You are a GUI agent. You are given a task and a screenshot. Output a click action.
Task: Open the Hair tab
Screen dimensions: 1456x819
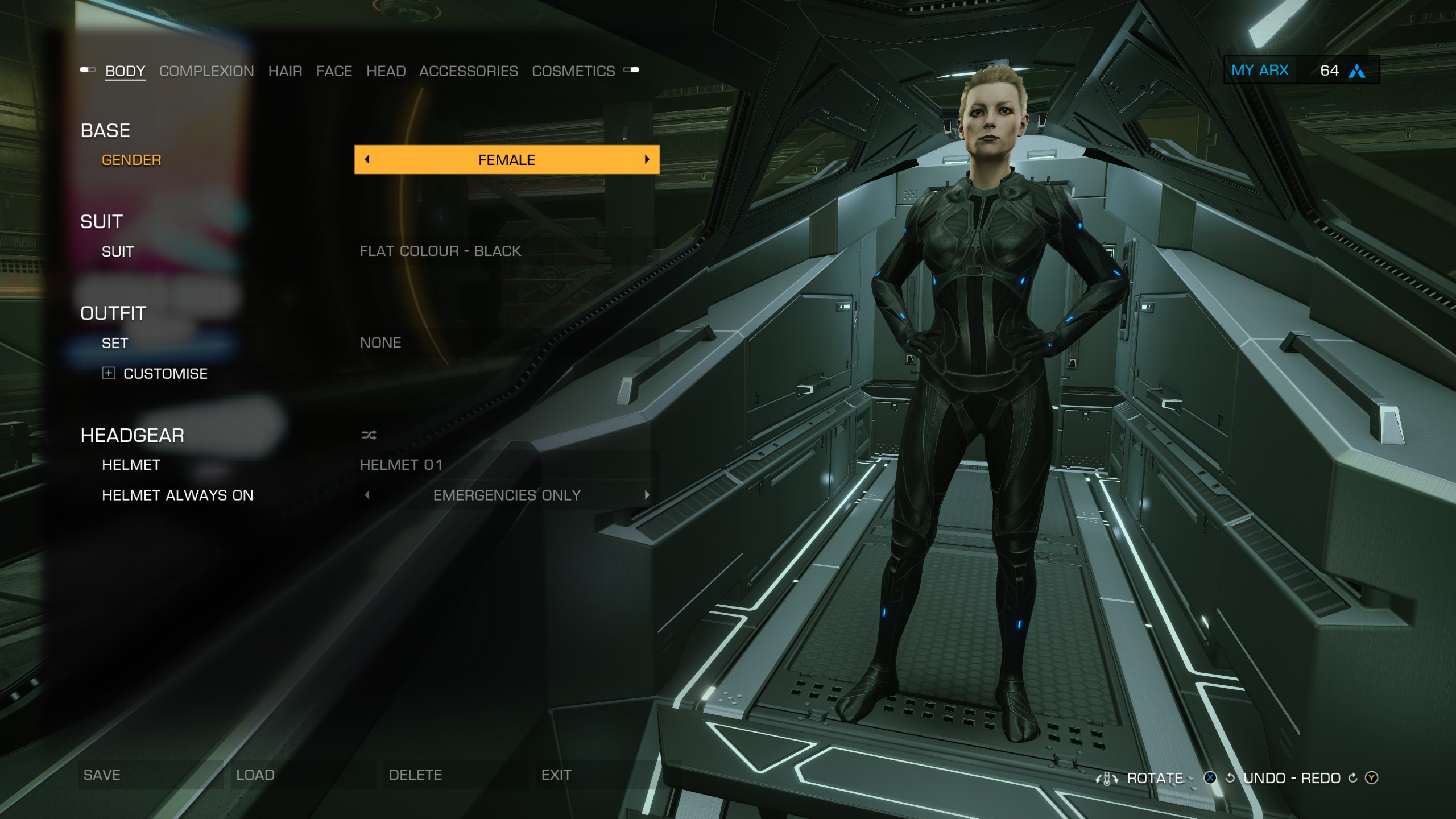(x=285, y=71)
